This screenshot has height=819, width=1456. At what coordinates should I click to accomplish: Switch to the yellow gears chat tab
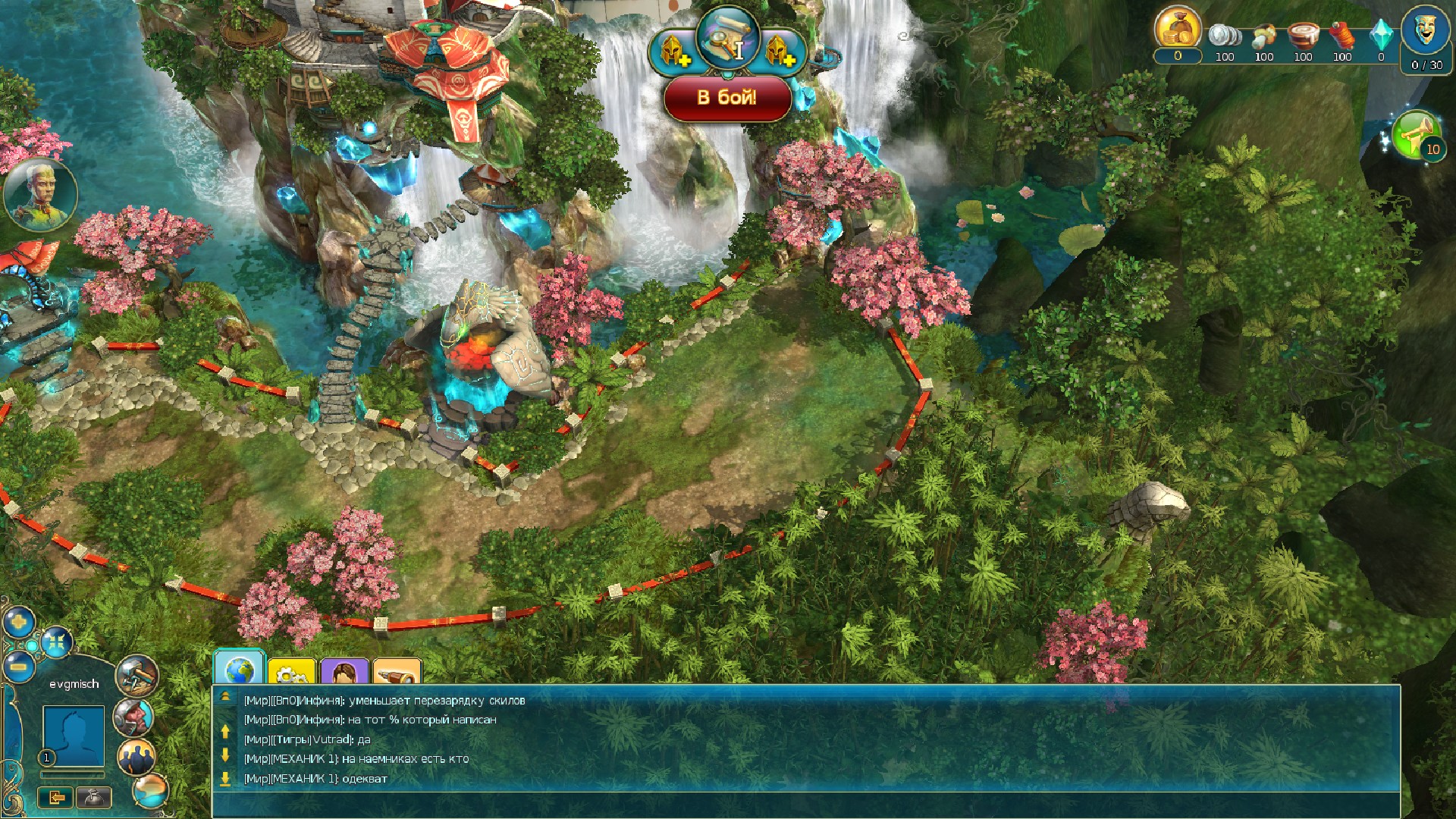(290, 672)
